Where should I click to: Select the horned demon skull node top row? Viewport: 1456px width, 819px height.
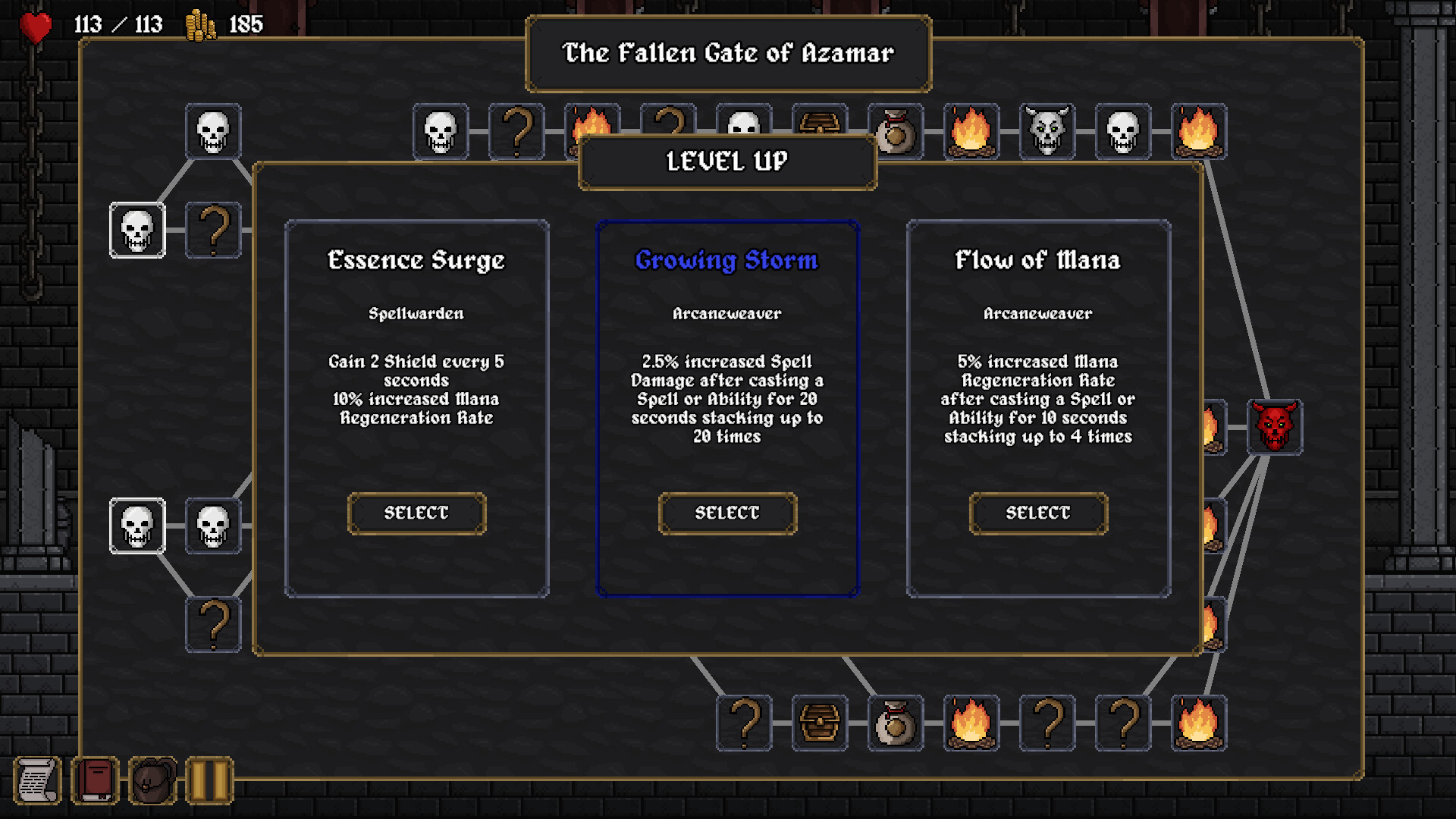point(1048,130)
